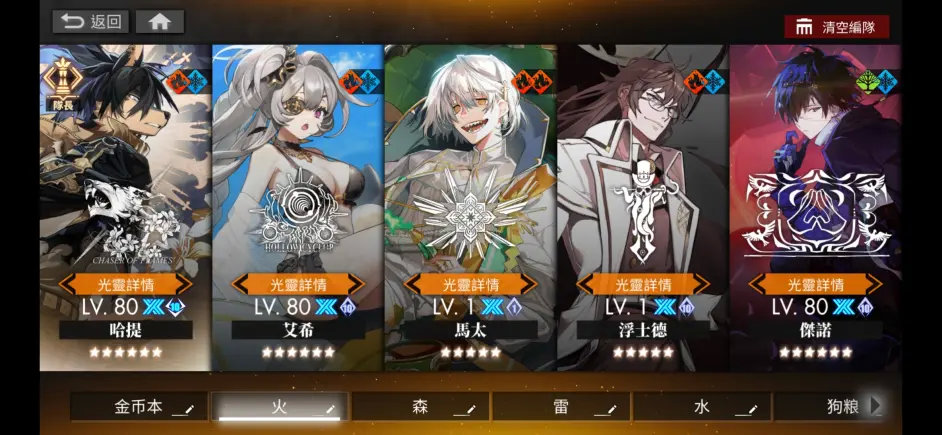View 光靈詳情 for 傑諾
942x435 pixels.
point(815,284)
